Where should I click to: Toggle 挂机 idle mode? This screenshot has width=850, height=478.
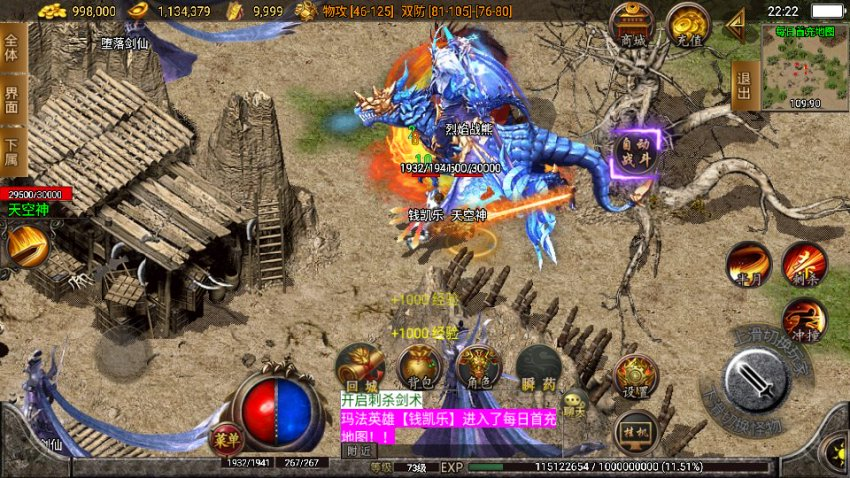(635, 430)
